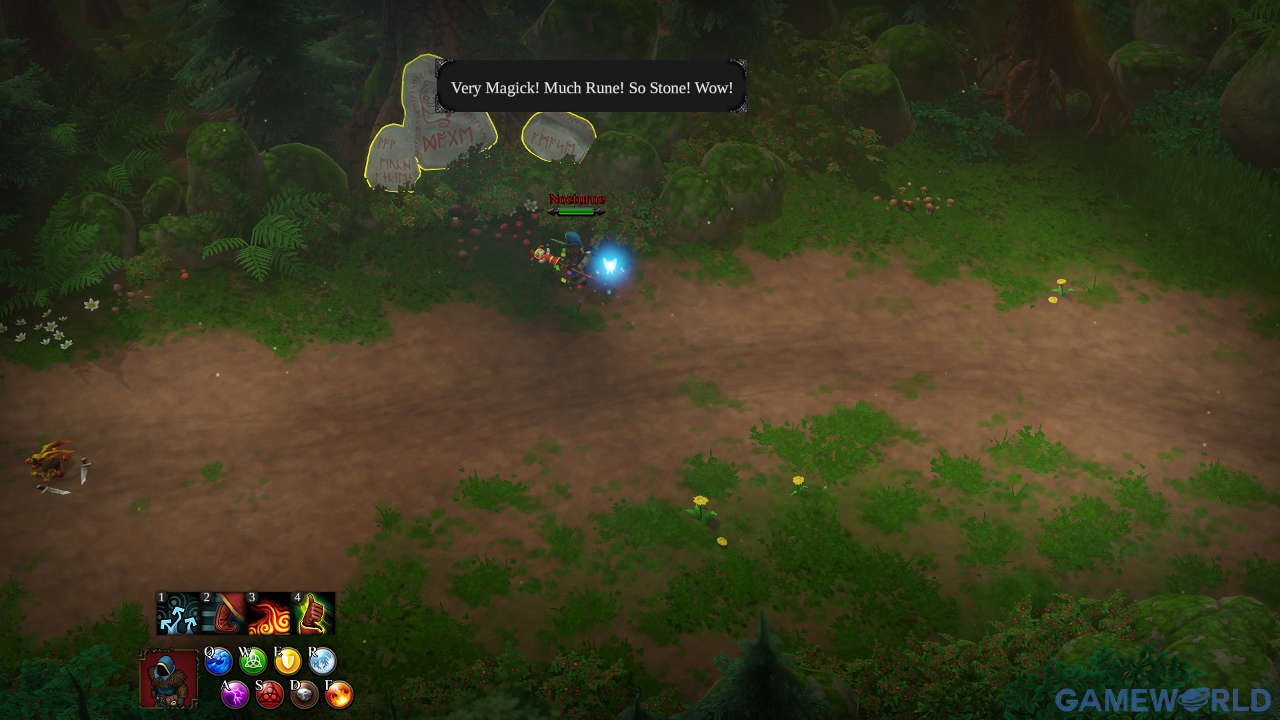Select the blue arrows magick in slot 1

click(x=178, y=613)
